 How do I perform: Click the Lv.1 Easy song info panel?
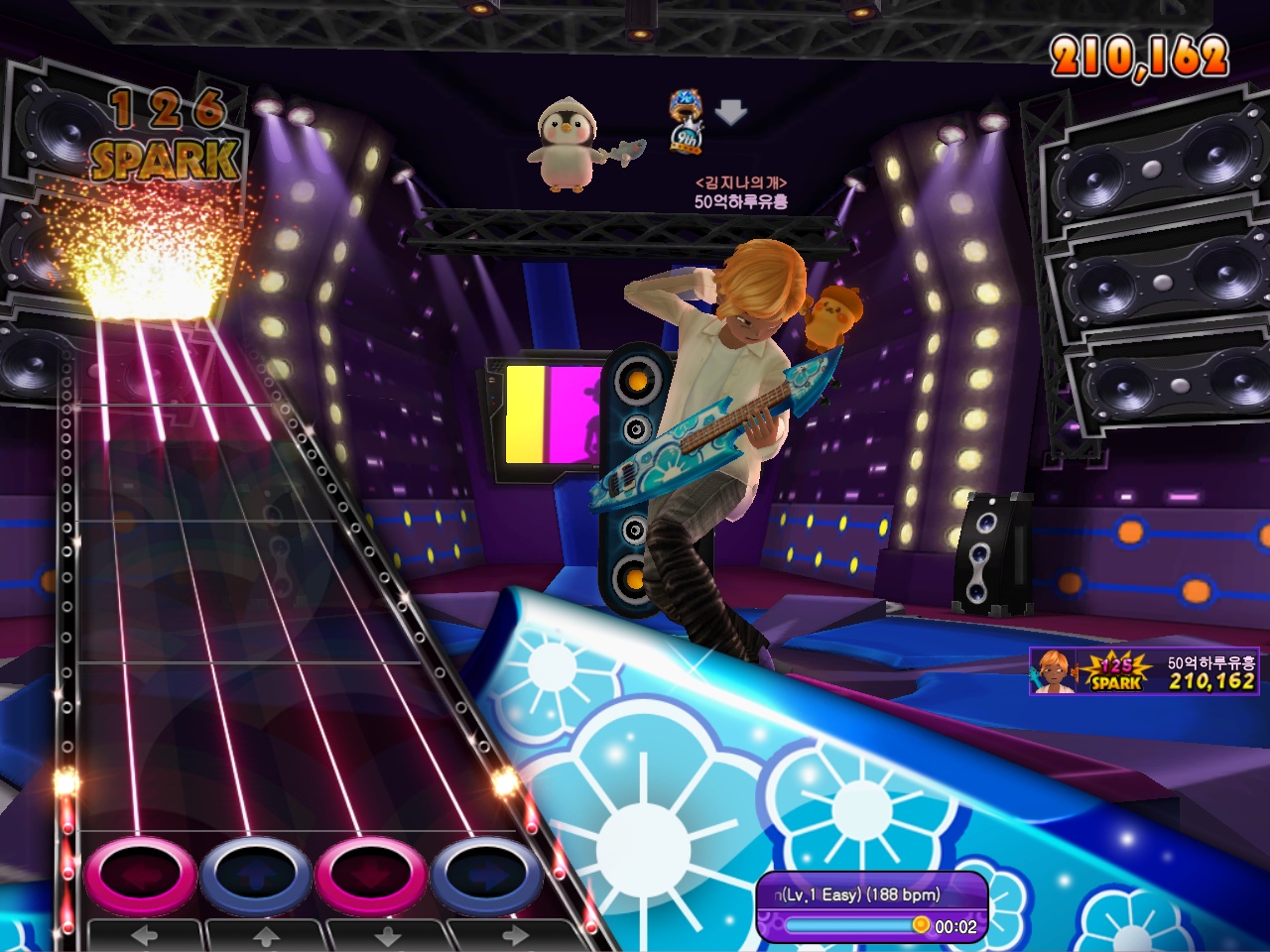pos(871,894)
